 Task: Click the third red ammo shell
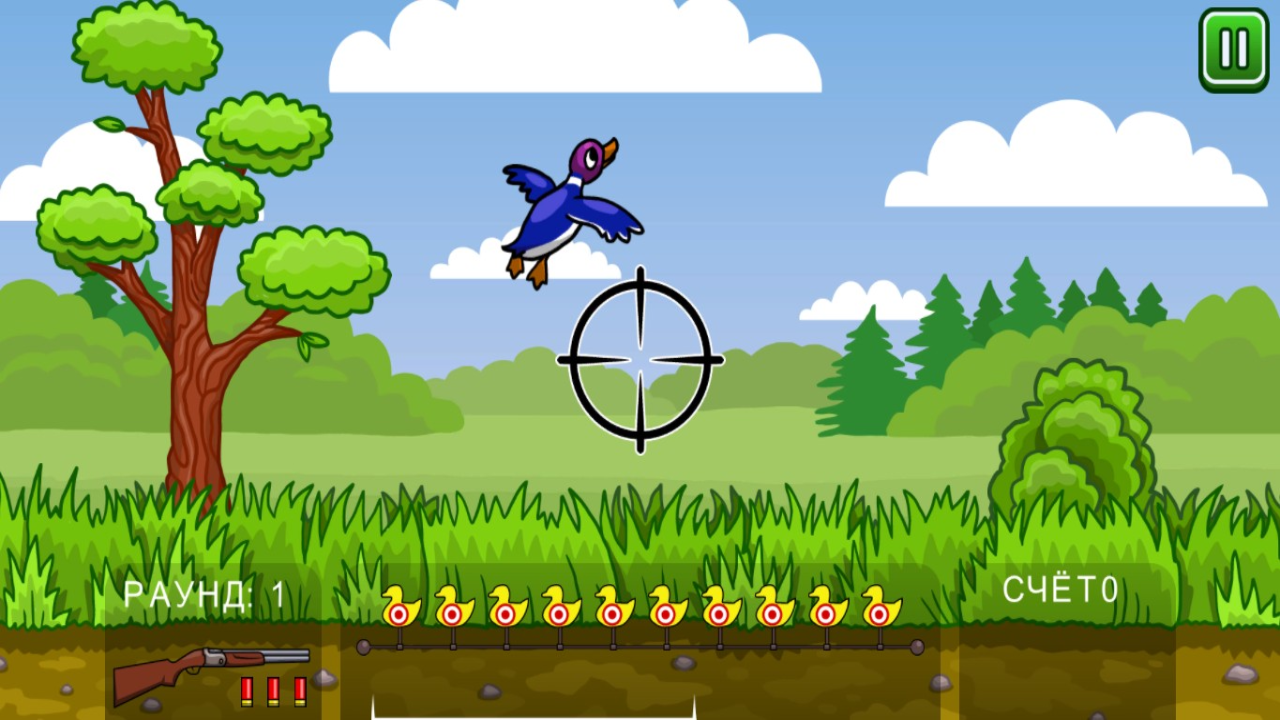[299, 690]
